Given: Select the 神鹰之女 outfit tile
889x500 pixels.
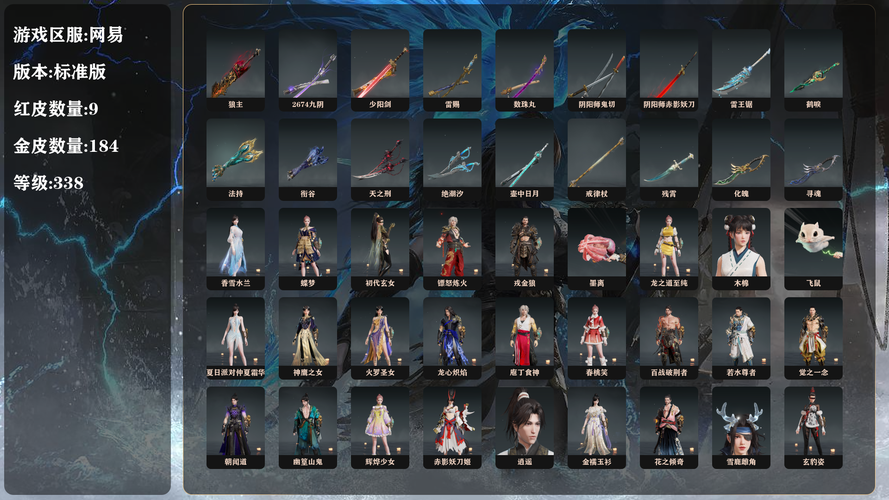Looking at the screenshot, I should (x=308, y=336).
